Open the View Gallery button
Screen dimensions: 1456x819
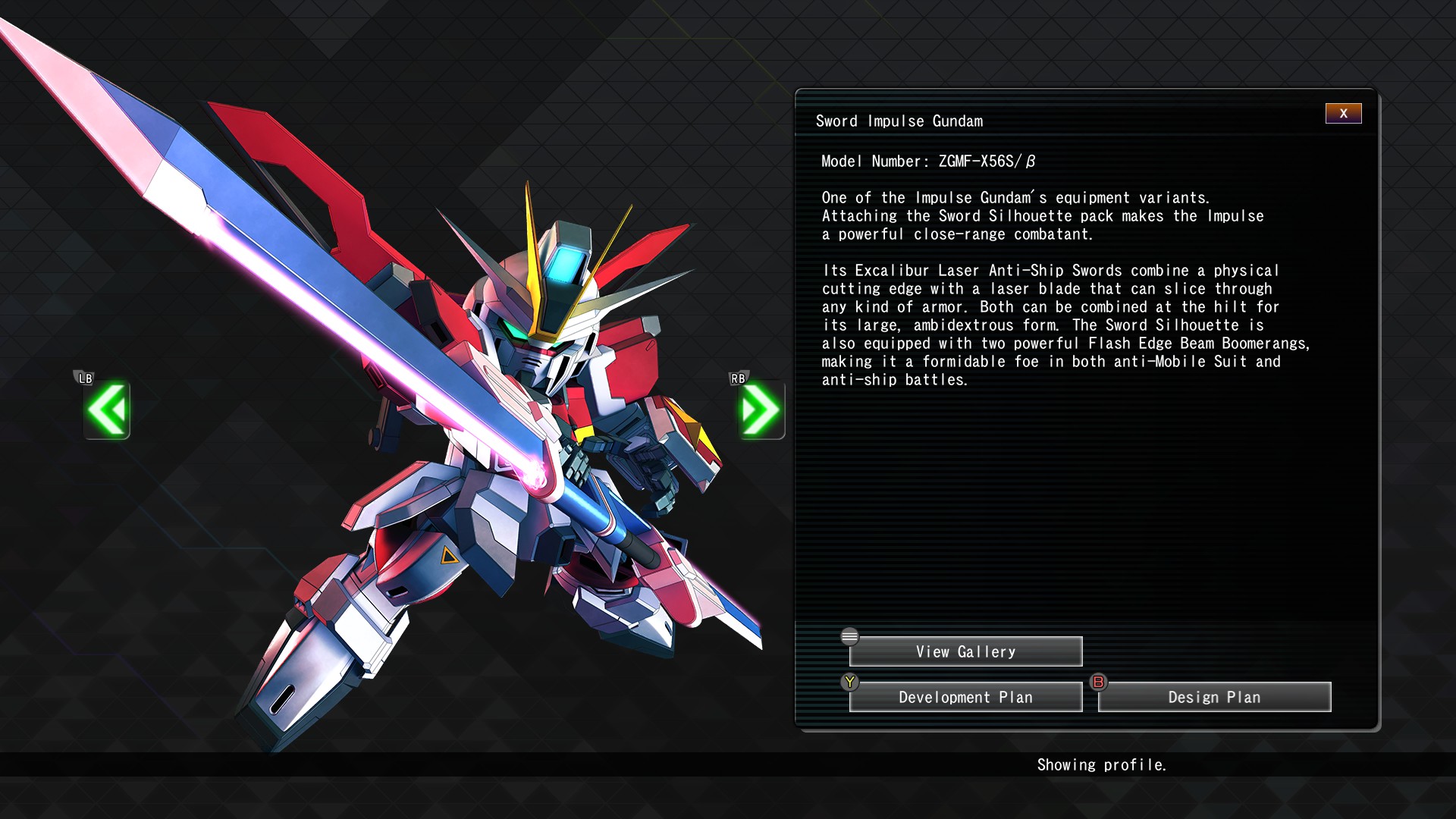coord(965,651)
